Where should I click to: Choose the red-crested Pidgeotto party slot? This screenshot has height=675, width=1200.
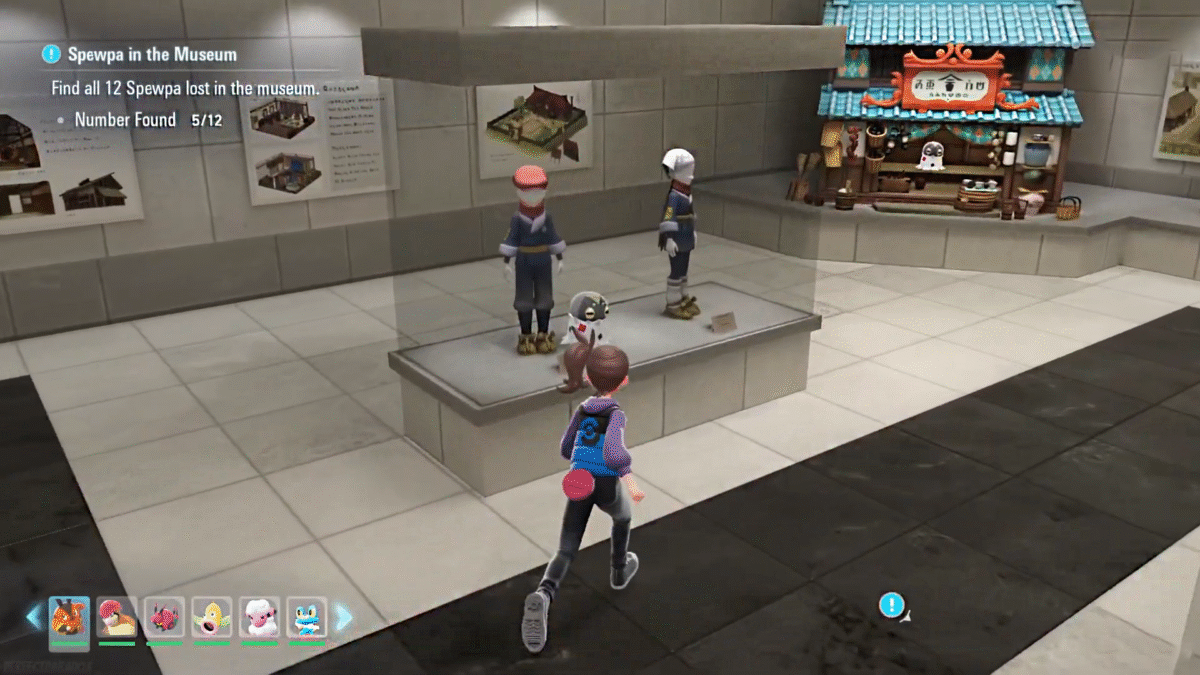click(116, 617)
